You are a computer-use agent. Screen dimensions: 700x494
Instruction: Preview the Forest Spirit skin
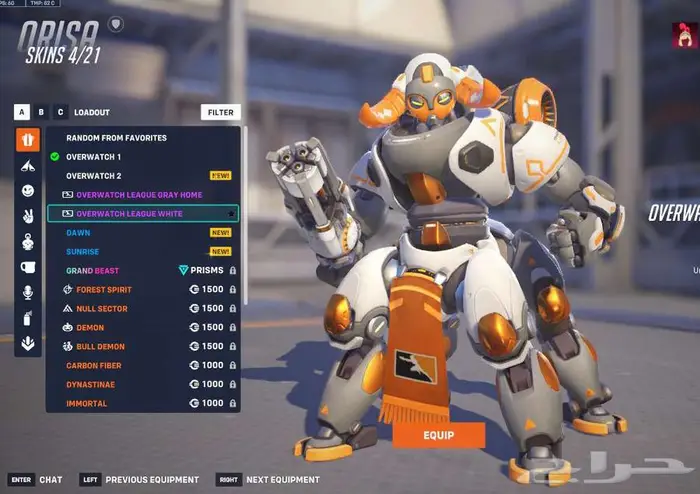104,290
